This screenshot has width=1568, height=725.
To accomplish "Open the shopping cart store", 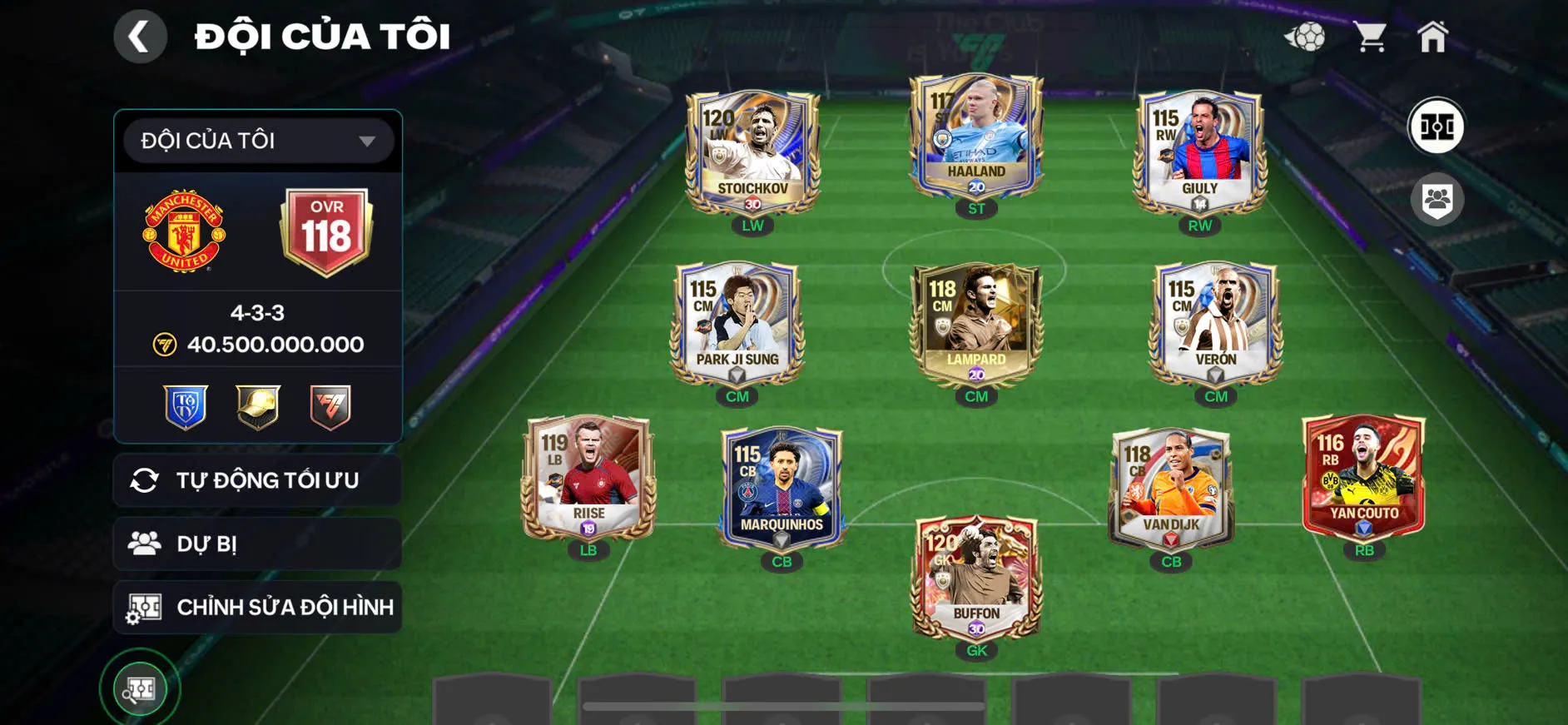I will (x=1371, y=35).
